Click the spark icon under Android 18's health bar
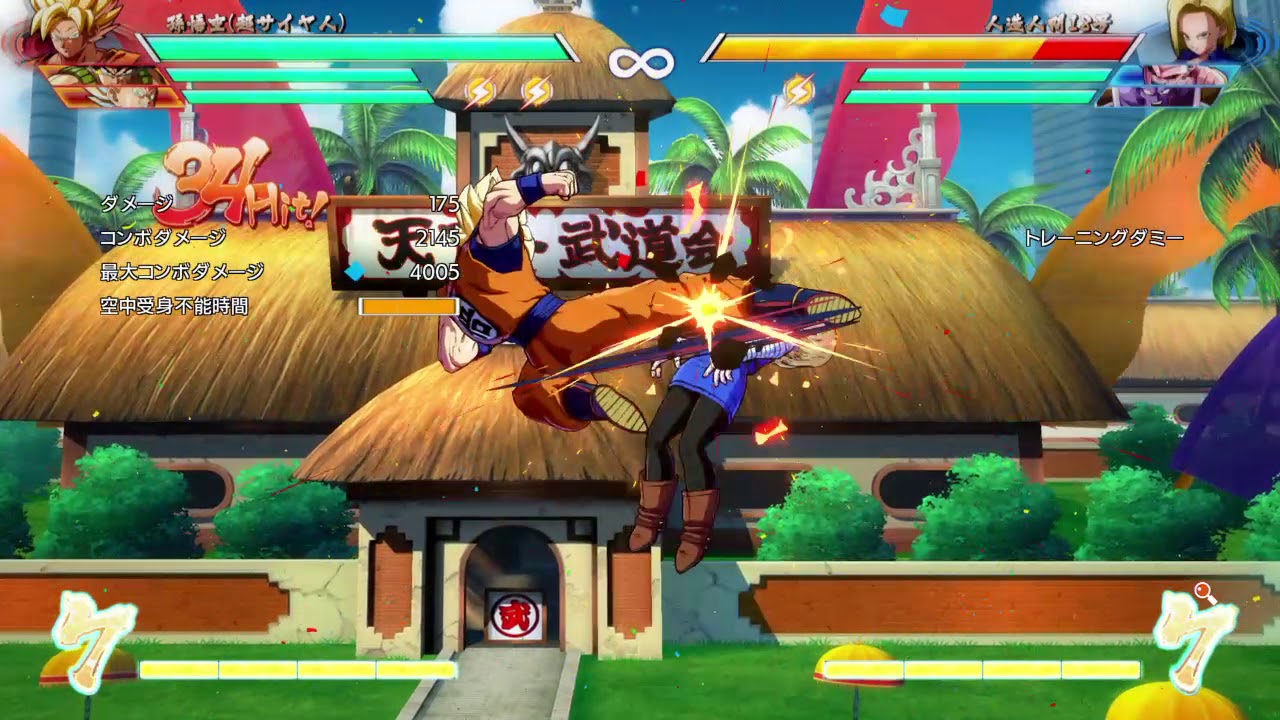1280x720 pixels. point(800,90)
